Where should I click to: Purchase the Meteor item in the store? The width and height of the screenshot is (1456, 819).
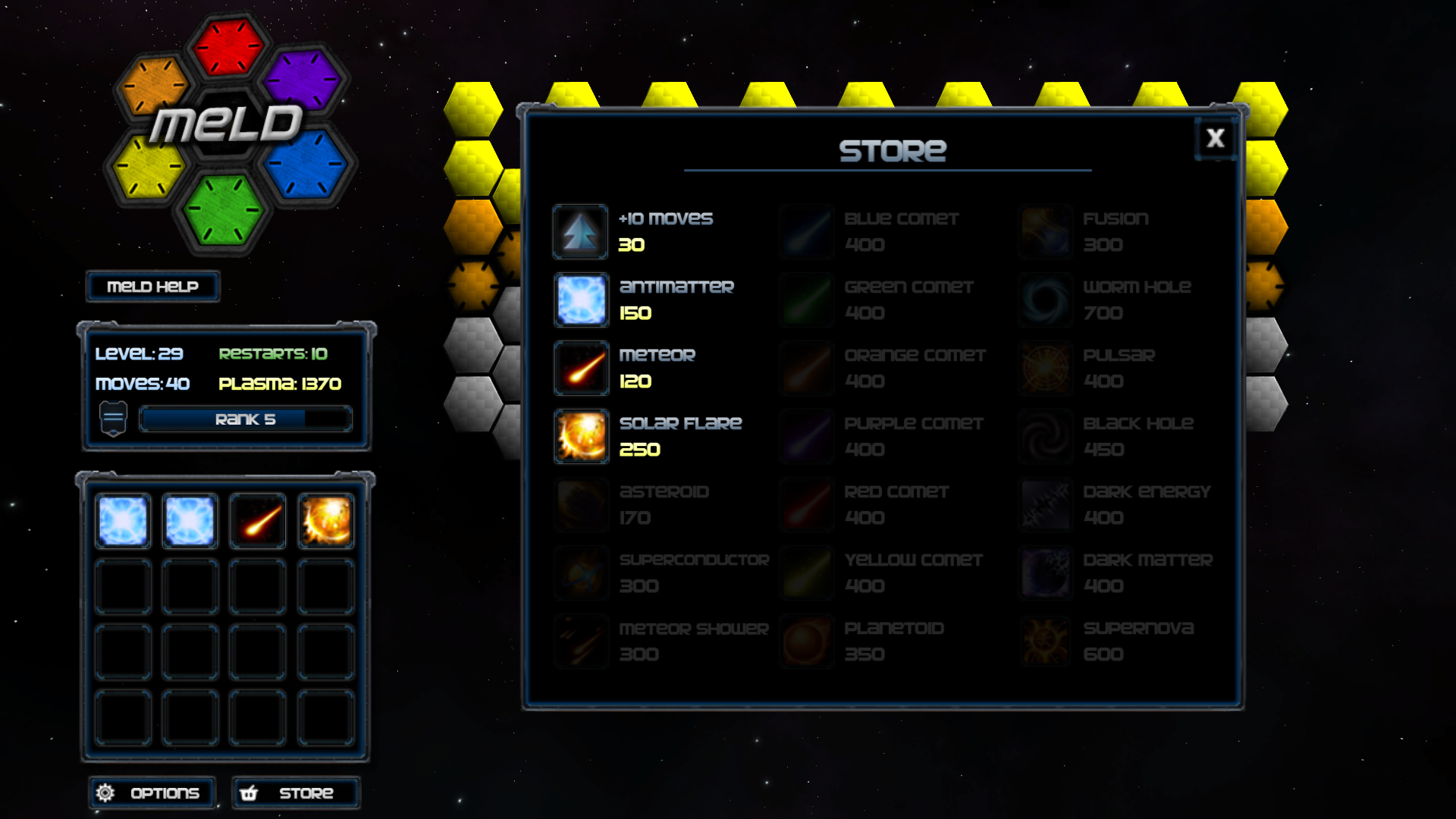point(580,368)
